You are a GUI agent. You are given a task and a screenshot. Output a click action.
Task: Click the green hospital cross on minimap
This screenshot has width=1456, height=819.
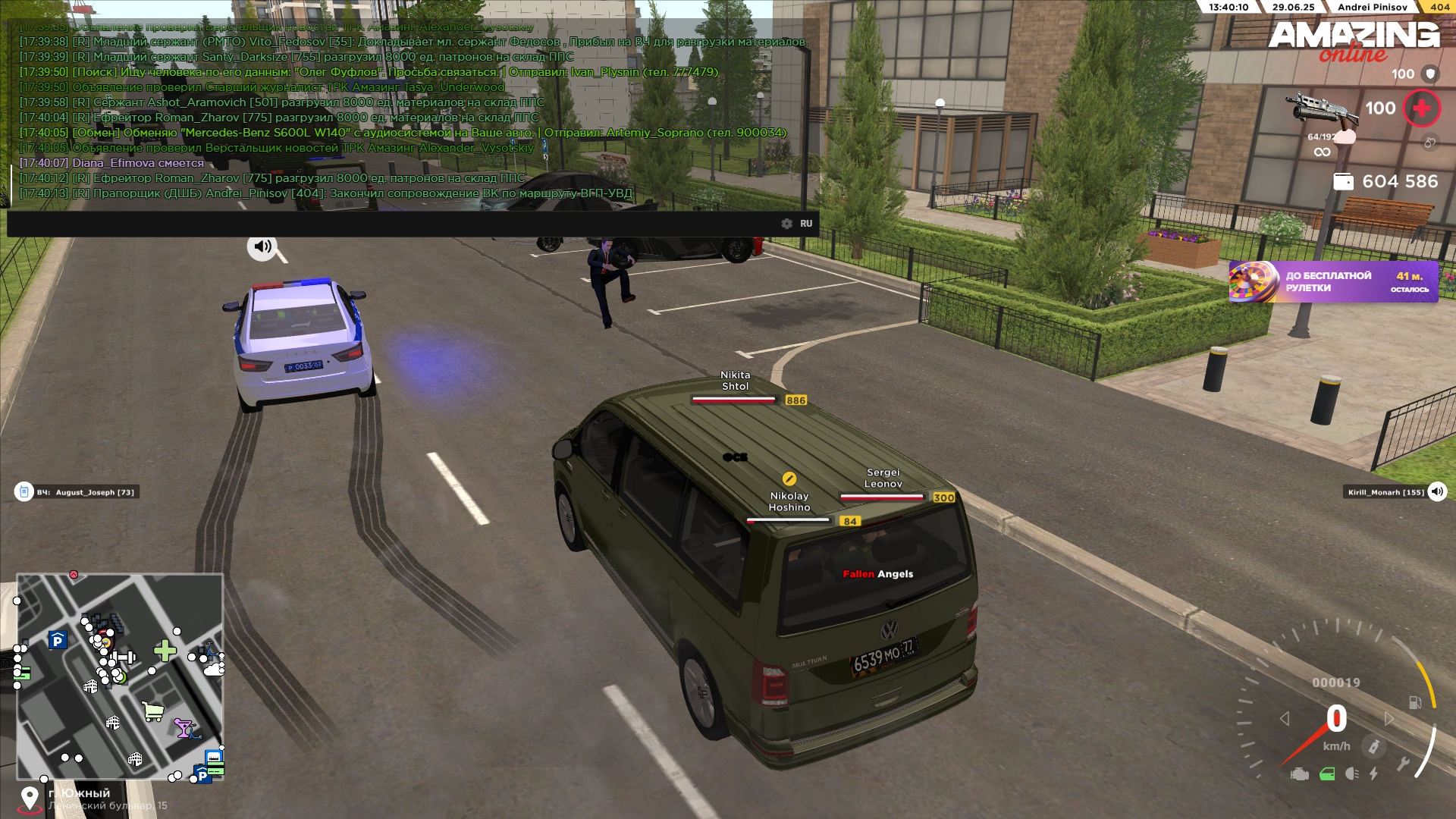pos(165,650)
